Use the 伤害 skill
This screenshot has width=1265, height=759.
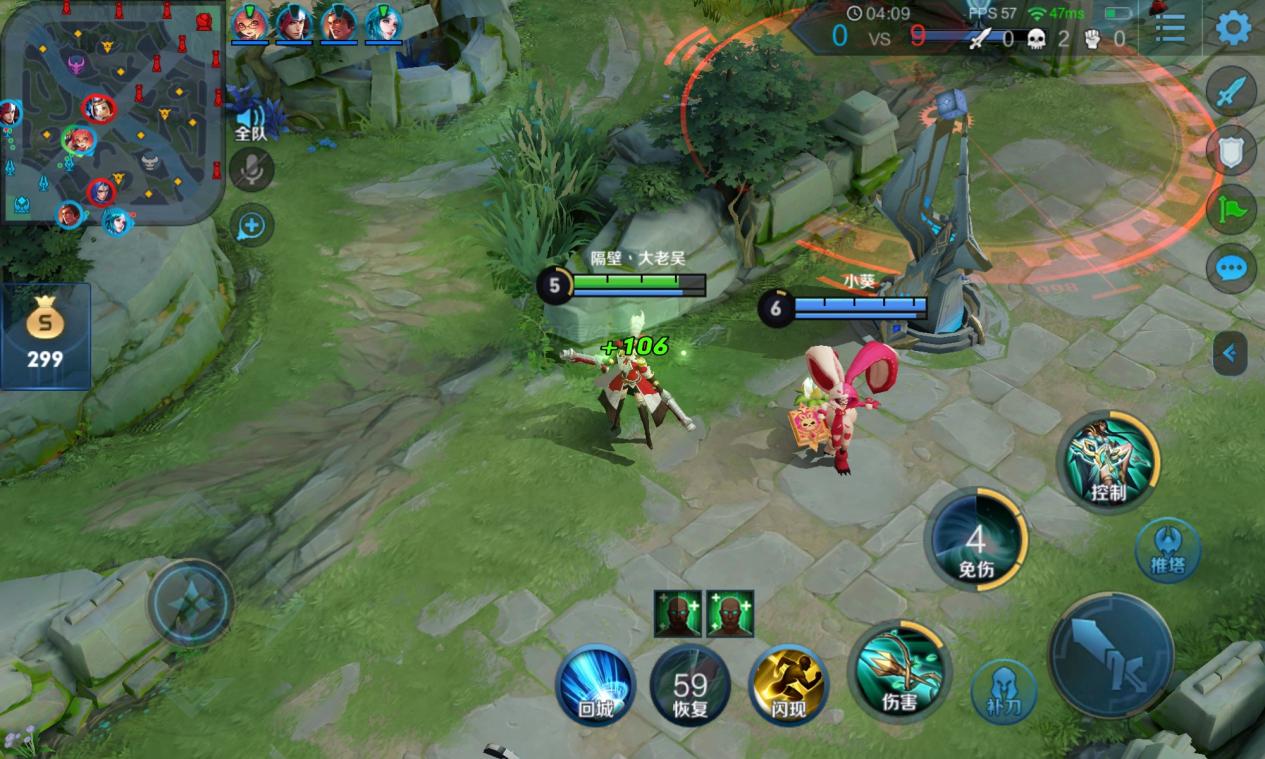coord(899,669)
